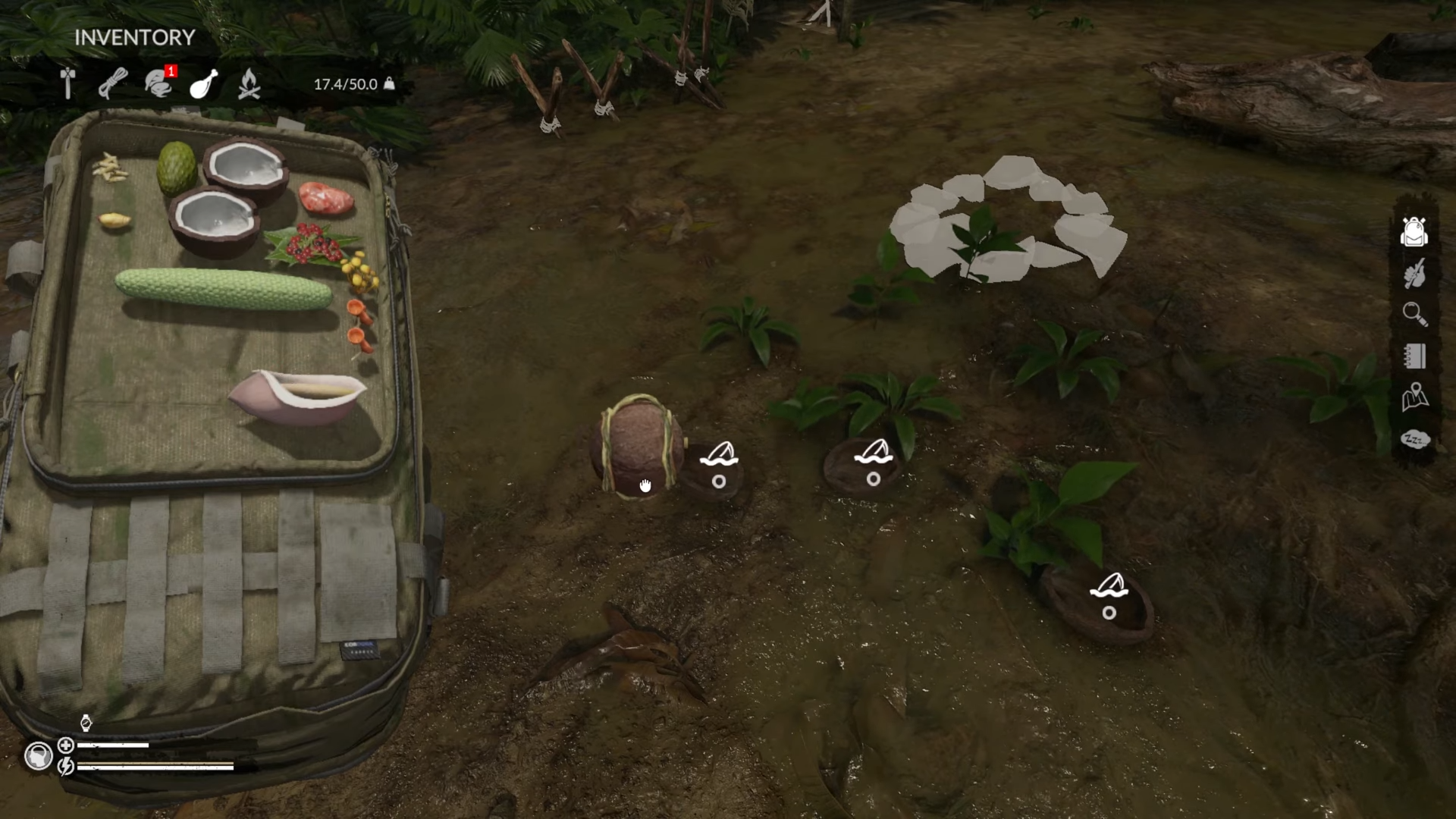1456x819 pixels.
Task: Switch to the campfire tab
Action: [249, 83]
